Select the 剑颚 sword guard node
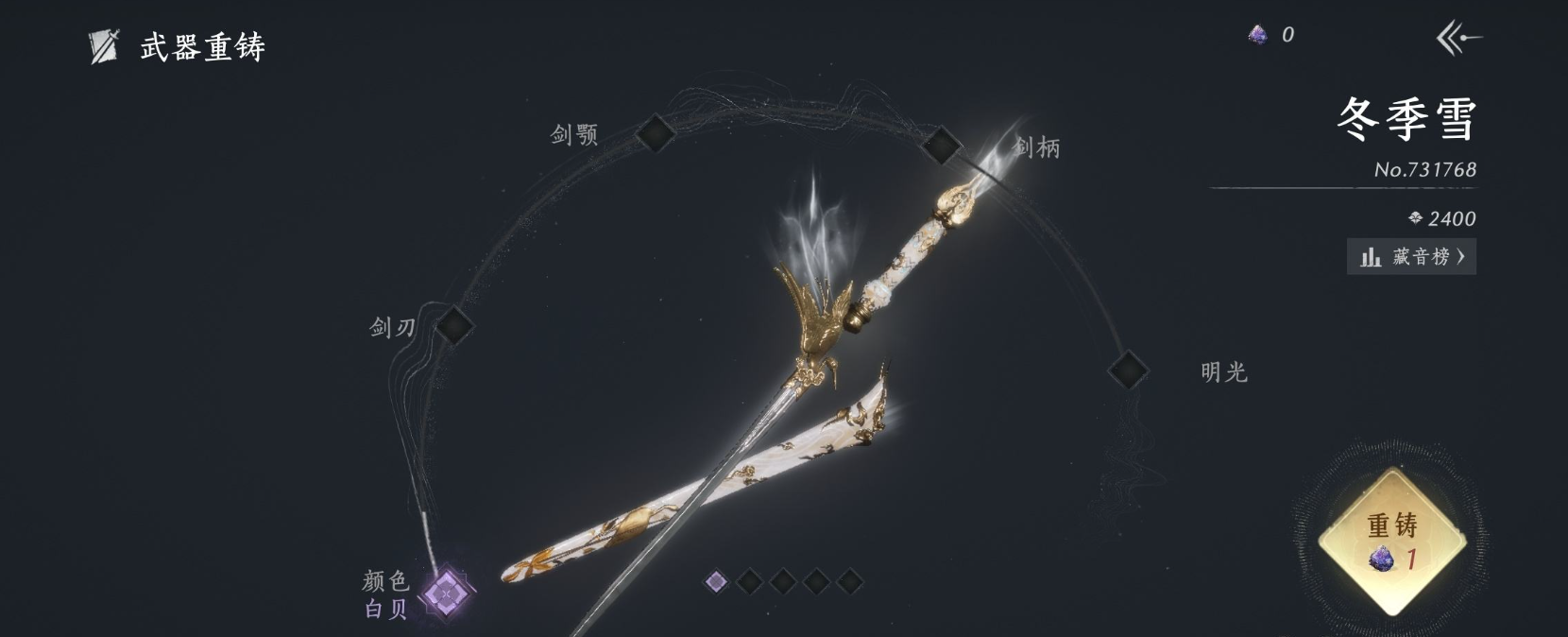The width and height of the screenshot is (1568, 637). pyautogui.click(x=654, y=133)
